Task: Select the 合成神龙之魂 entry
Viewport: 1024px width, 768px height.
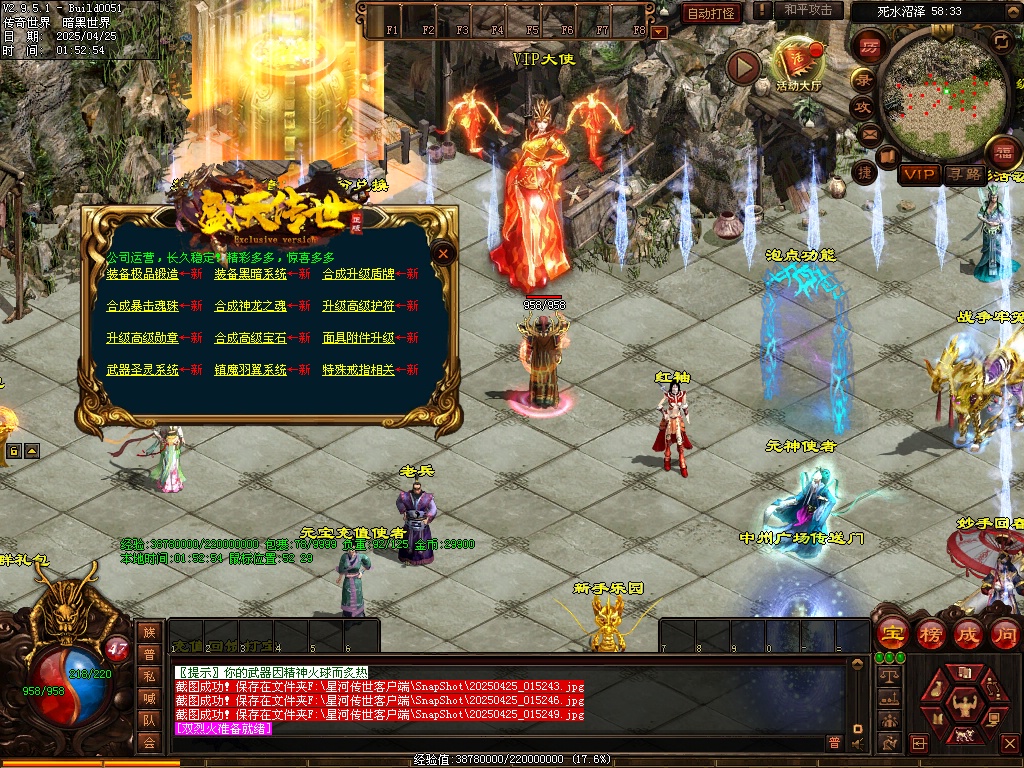Action: (x=250, y=306)
